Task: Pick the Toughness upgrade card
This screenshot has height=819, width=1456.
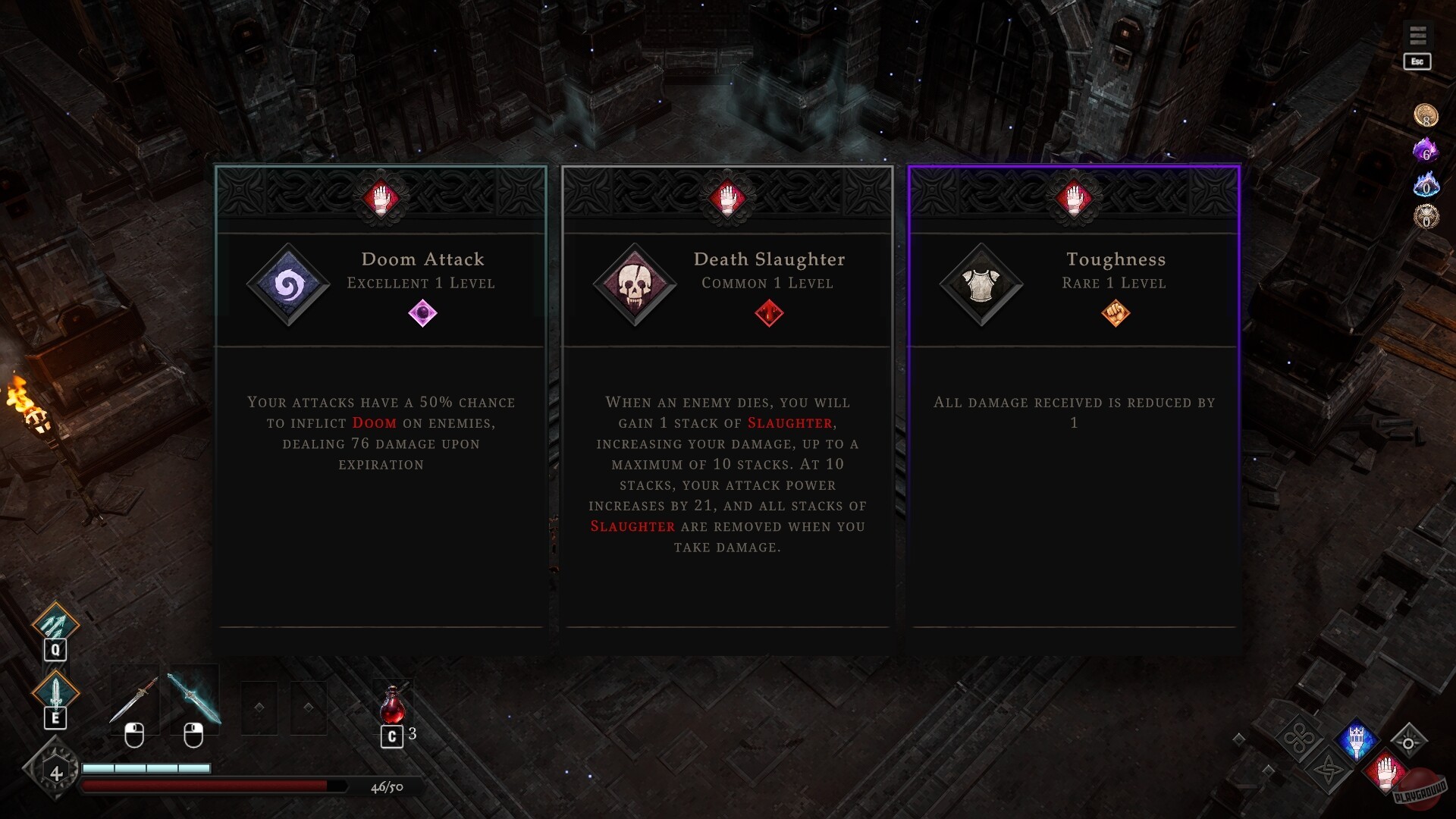Action: 1073,409
